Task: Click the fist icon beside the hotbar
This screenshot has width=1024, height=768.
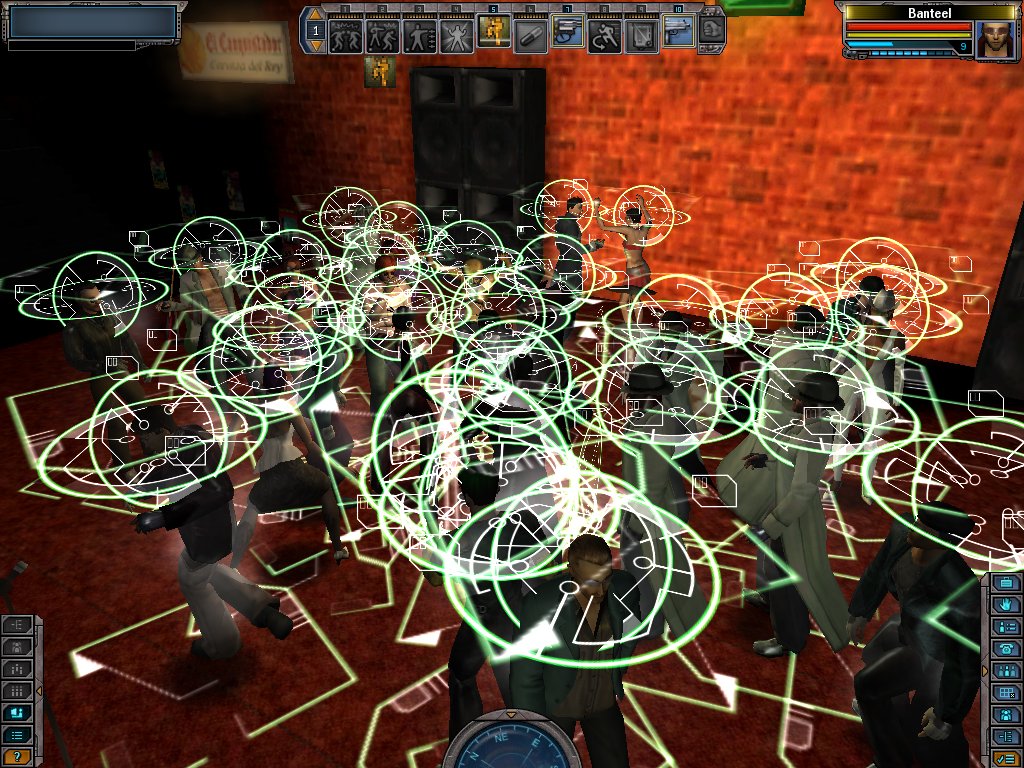Action: (x=711, y=30)
